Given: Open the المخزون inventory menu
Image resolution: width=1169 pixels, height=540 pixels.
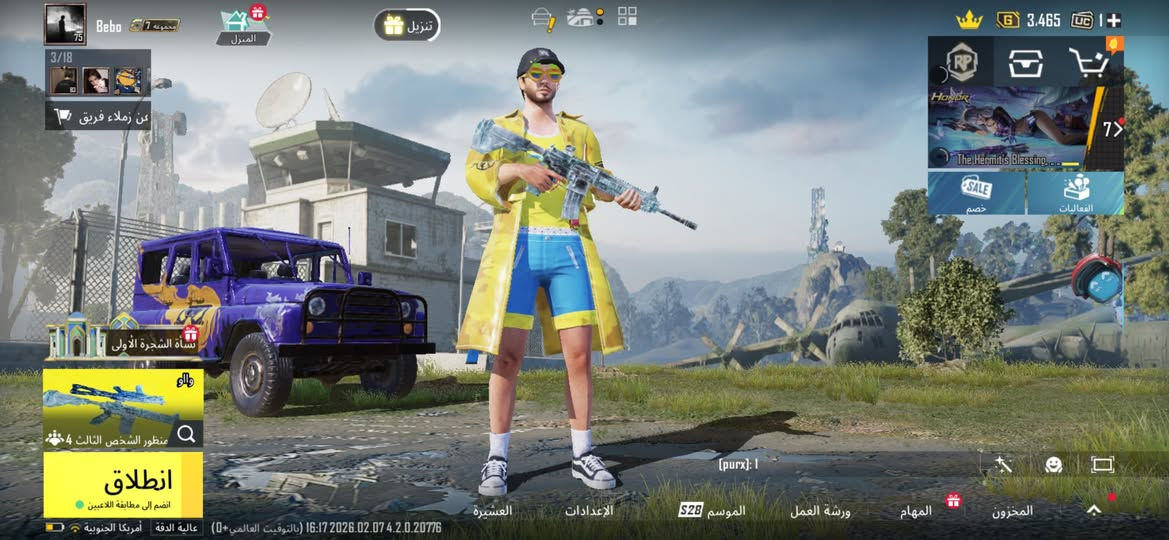Looking at the screenshot, I should (1012, 511).
